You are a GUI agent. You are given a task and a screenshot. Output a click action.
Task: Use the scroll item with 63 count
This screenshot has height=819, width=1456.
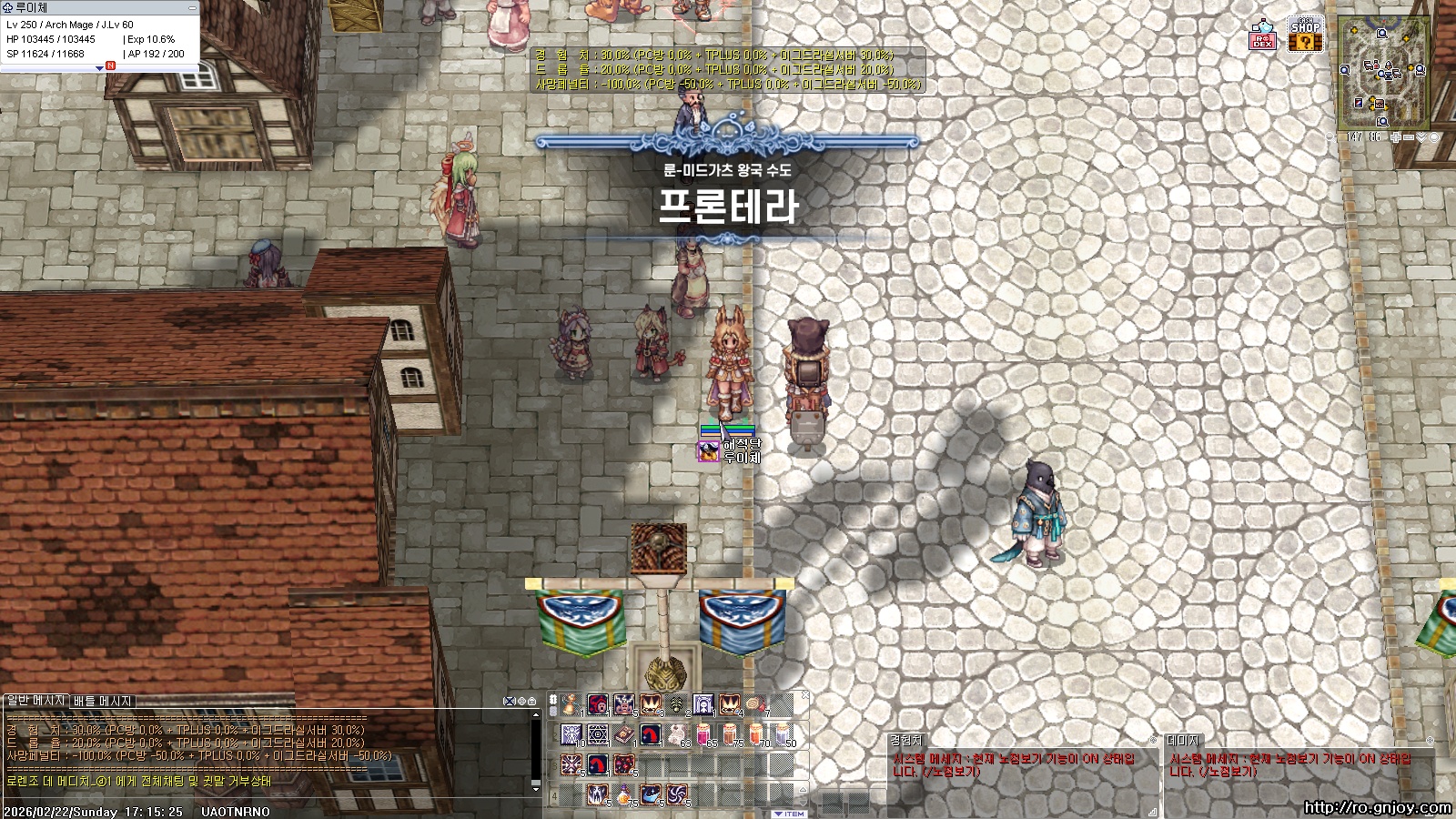(677, 734)
